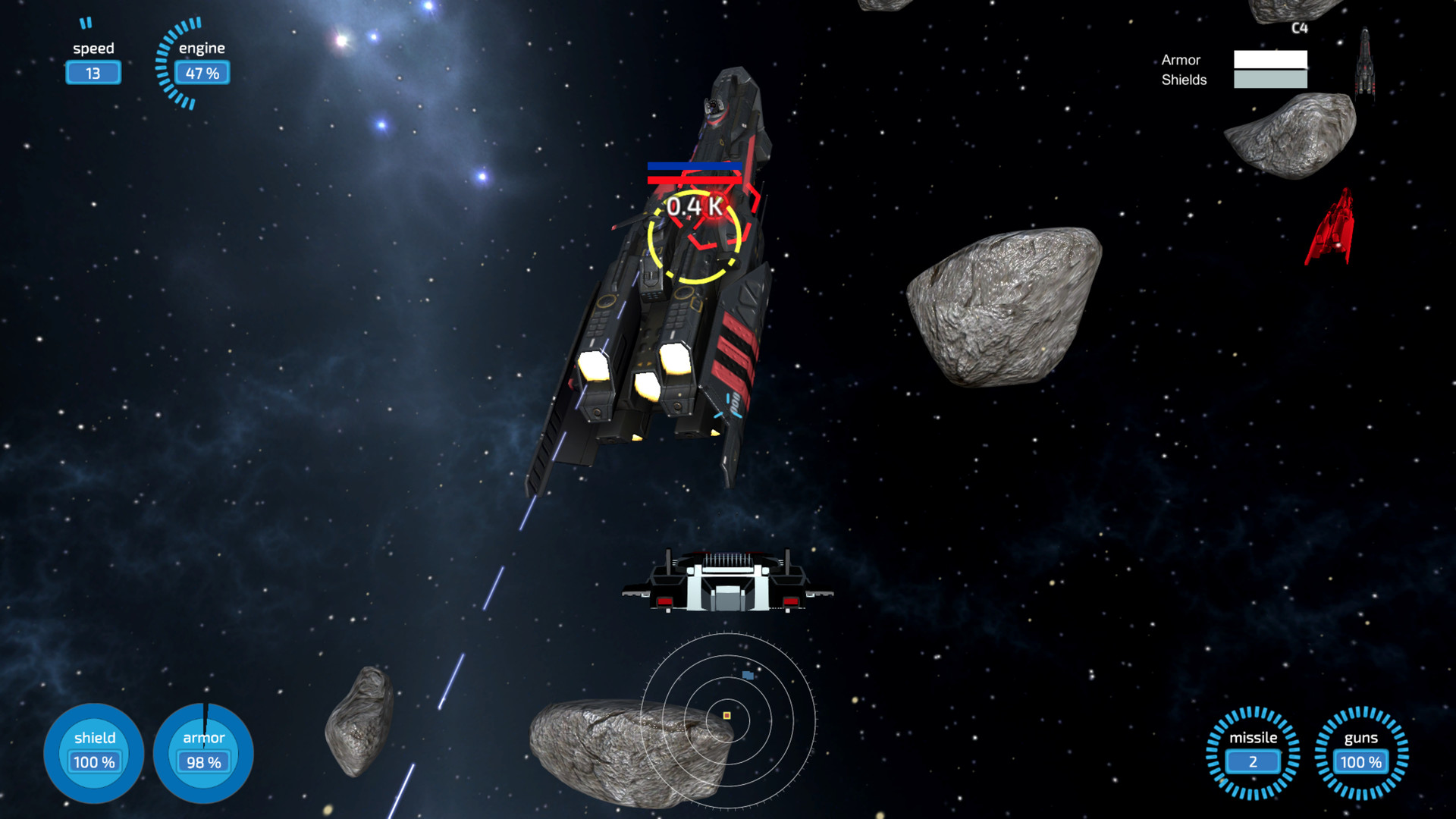Select the Shields label in target panel
1456x819 pixels.
click(1185, 80)
